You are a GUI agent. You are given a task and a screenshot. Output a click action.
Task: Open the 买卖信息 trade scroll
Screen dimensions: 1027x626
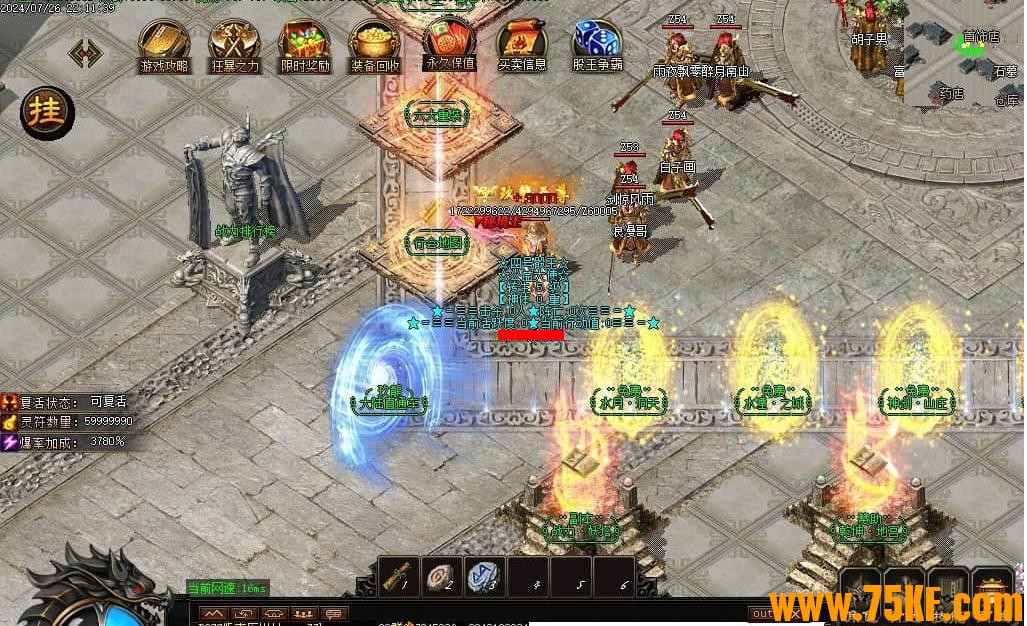pyautogui.click(x=522, y=42)
